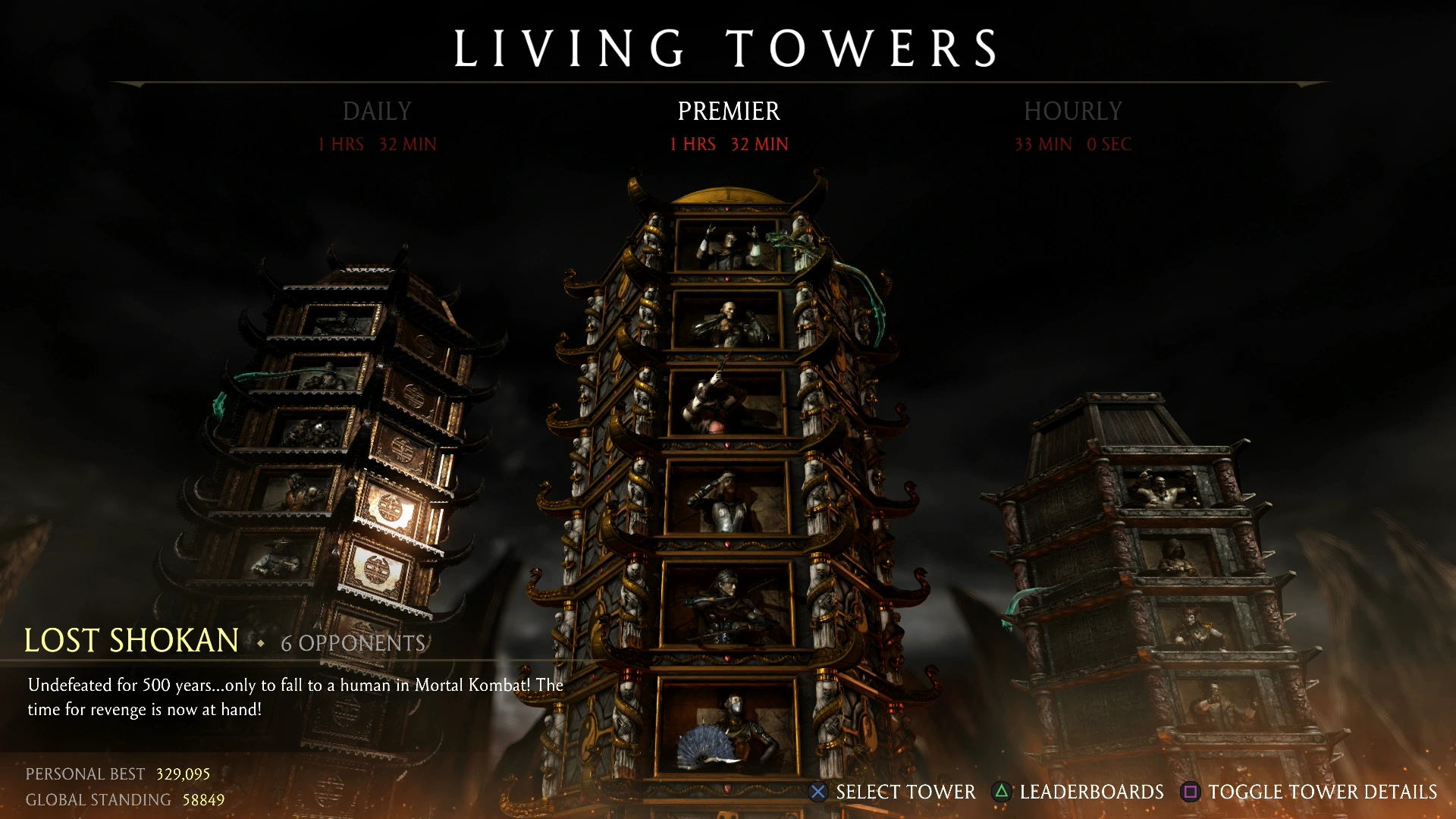Image resolution: width=1456 pixels, height=819 pixels.
Task: Select the Premier tab
Action: pyautogui.click(x=727, y=111)
